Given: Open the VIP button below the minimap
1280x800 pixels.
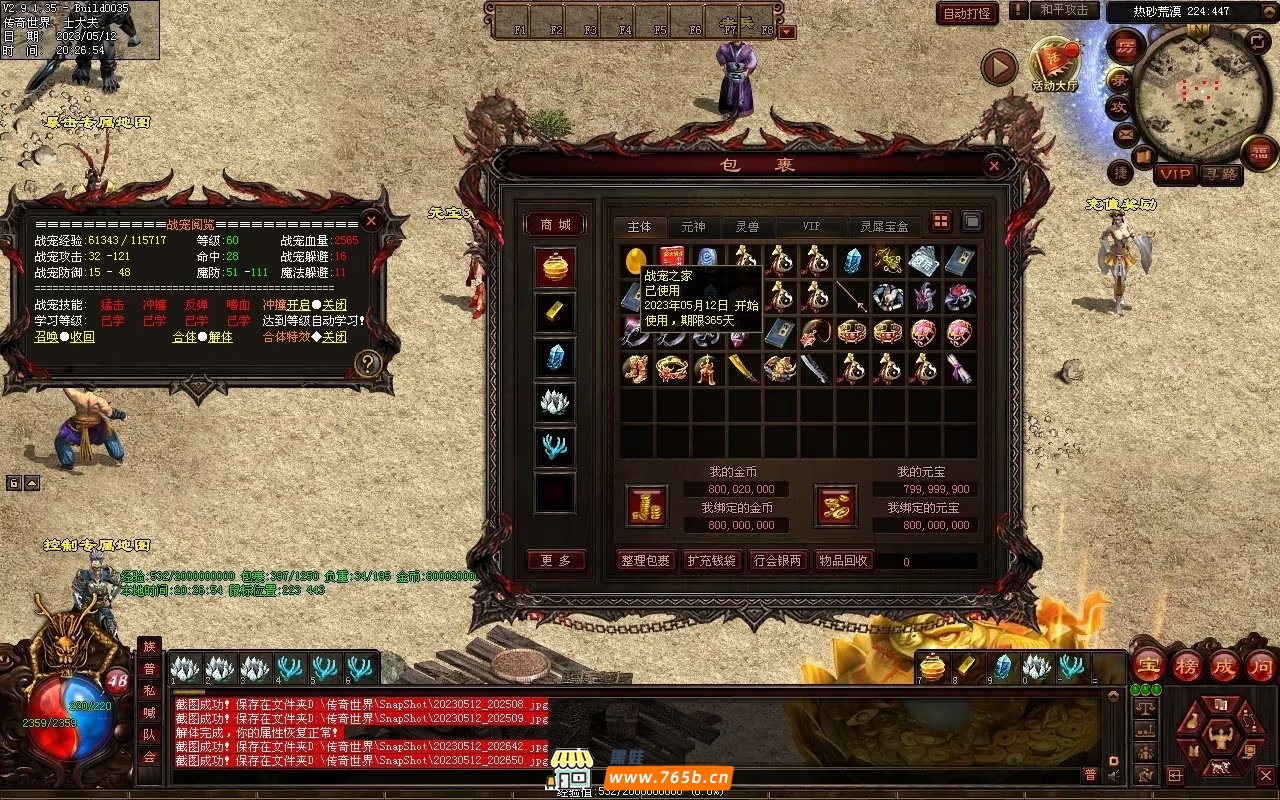Looking at the screenshot, I should pyautogui.click(x=1176, y=174).
